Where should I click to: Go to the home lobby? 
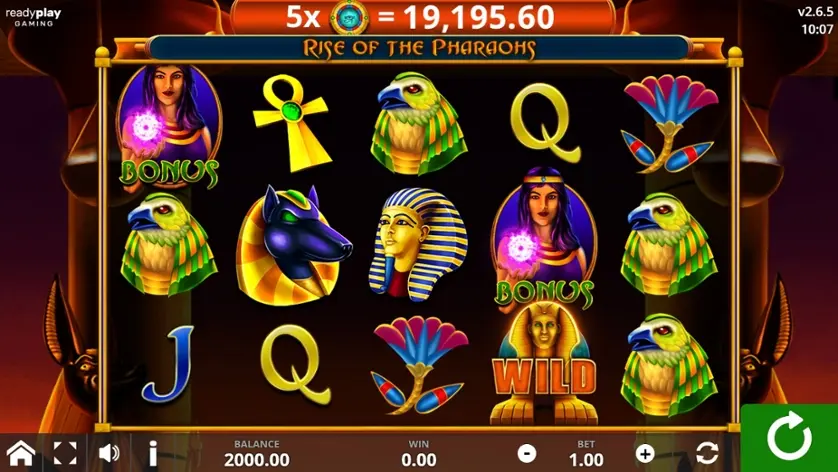click(21, 453)
